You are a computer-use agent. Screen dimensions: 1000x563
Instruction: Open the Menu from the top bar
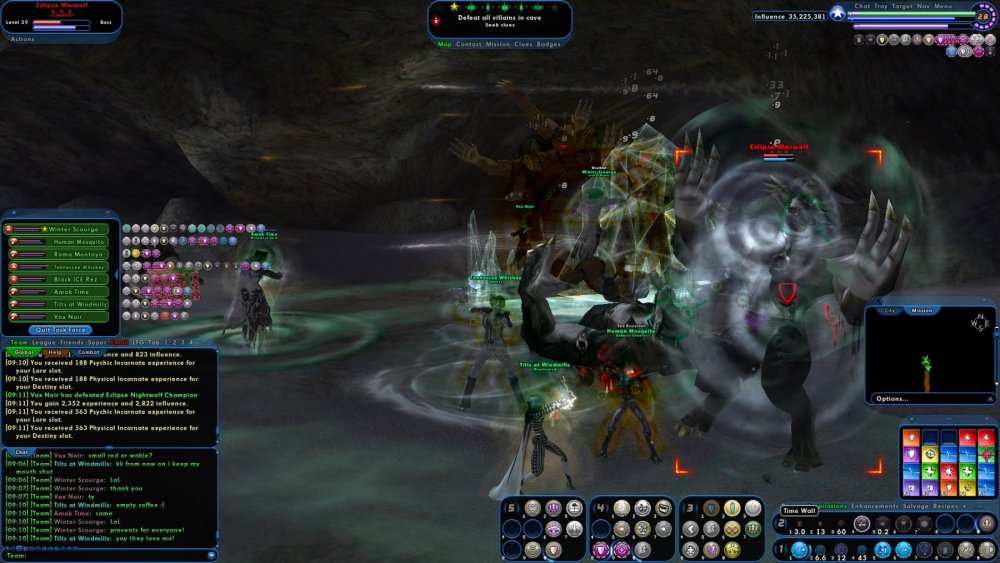click(943, 6)
